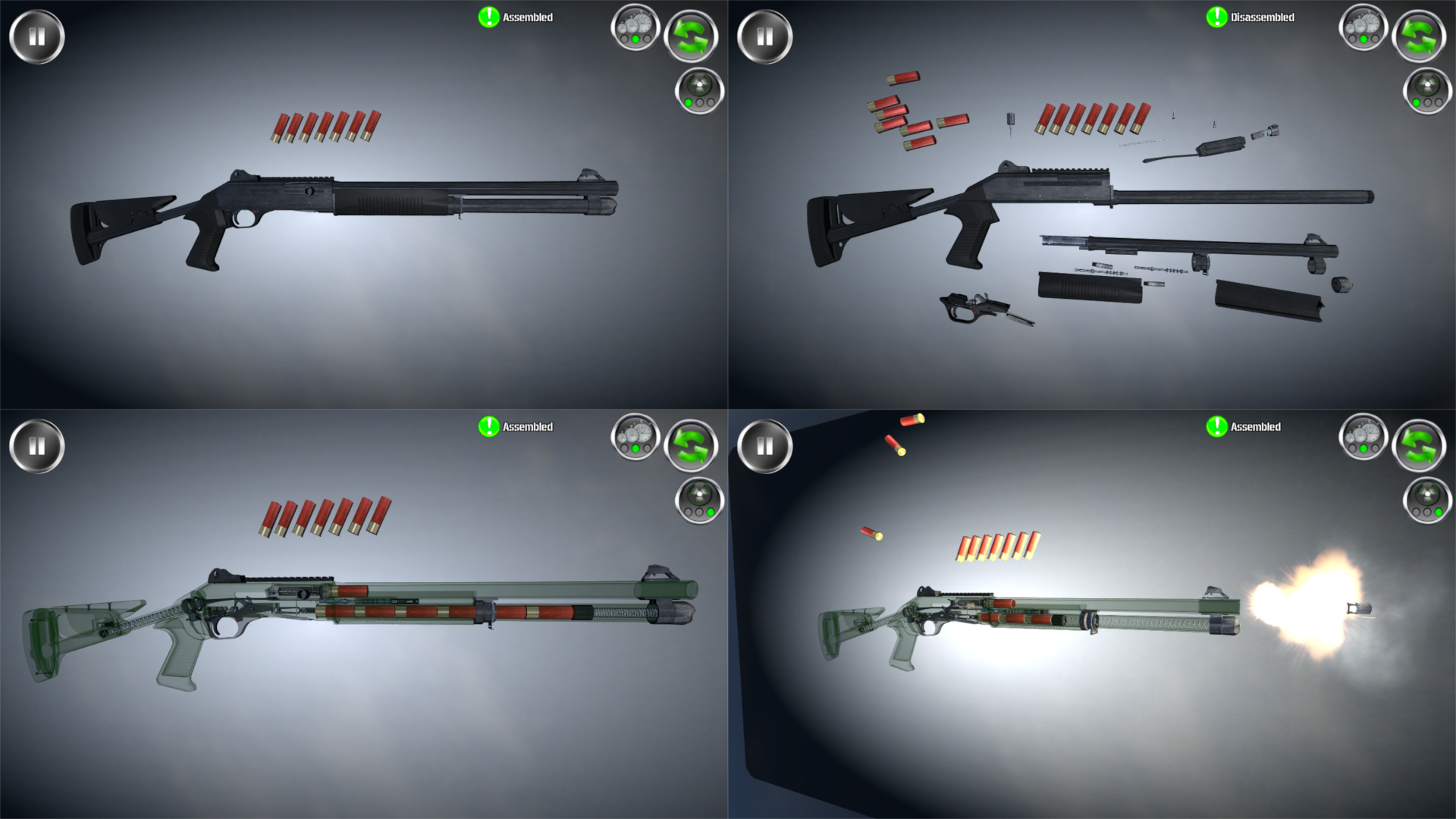Pause the simulation in the top-left quadrant

tap(36, 36)
